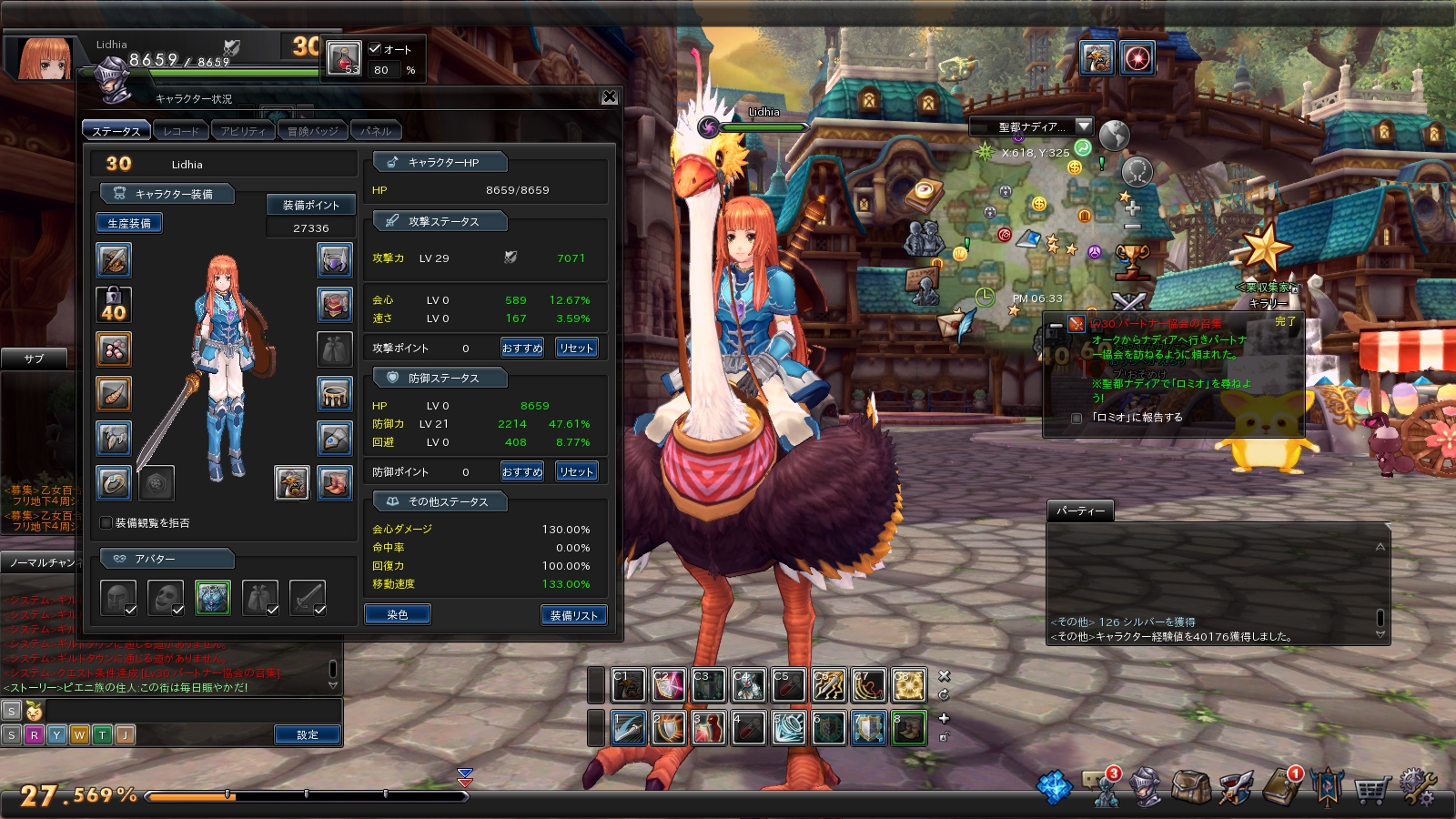Select the boots equipment slot
The height and width of the screenshot is (819, 1456).
(335, 482)
